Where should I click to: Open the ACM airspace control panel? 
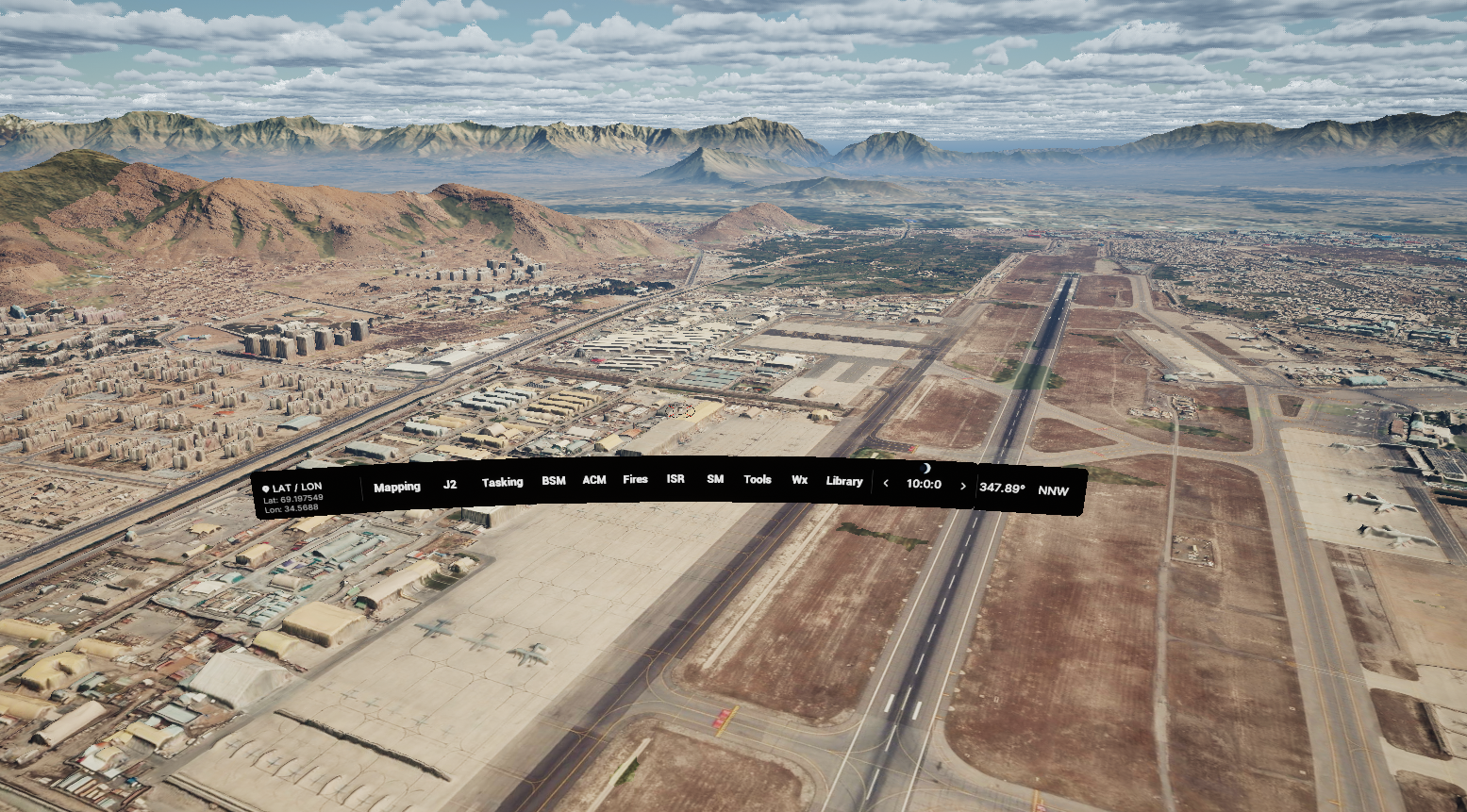[594, 481]
